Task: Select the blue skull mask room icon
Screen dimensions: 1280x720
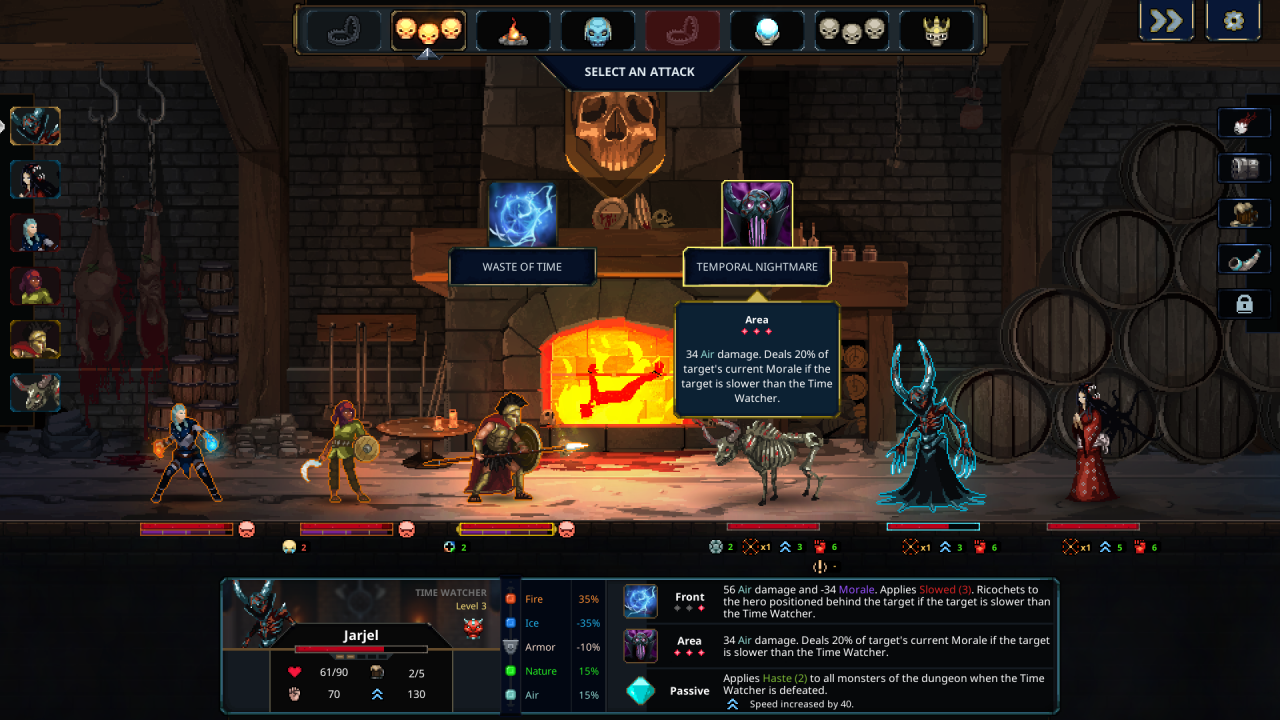Action: (598, 31)
